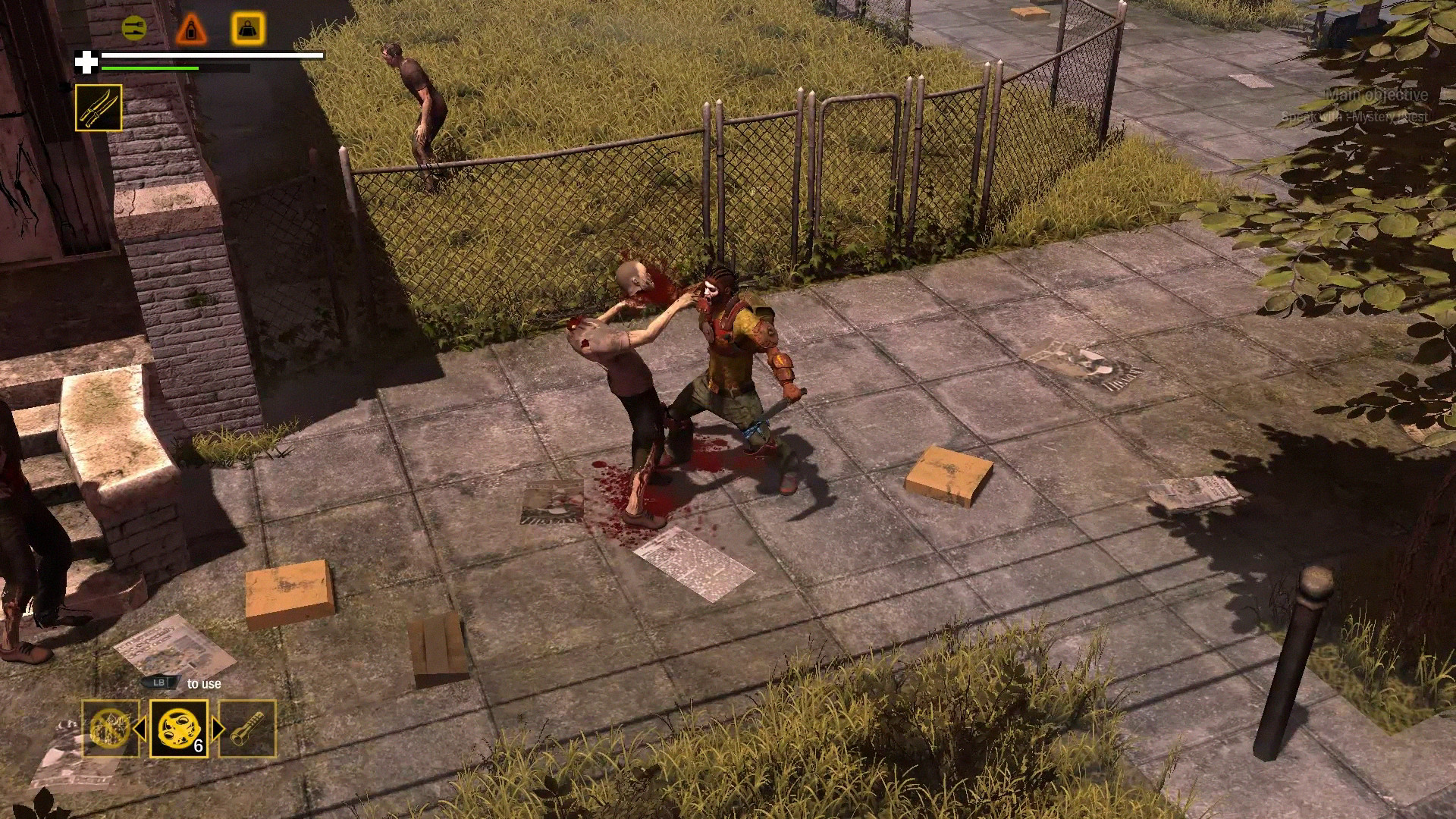Select the equipped twin knives weapon icon
The height and width of the screenshot is (819, 1456).
(99, 109)
